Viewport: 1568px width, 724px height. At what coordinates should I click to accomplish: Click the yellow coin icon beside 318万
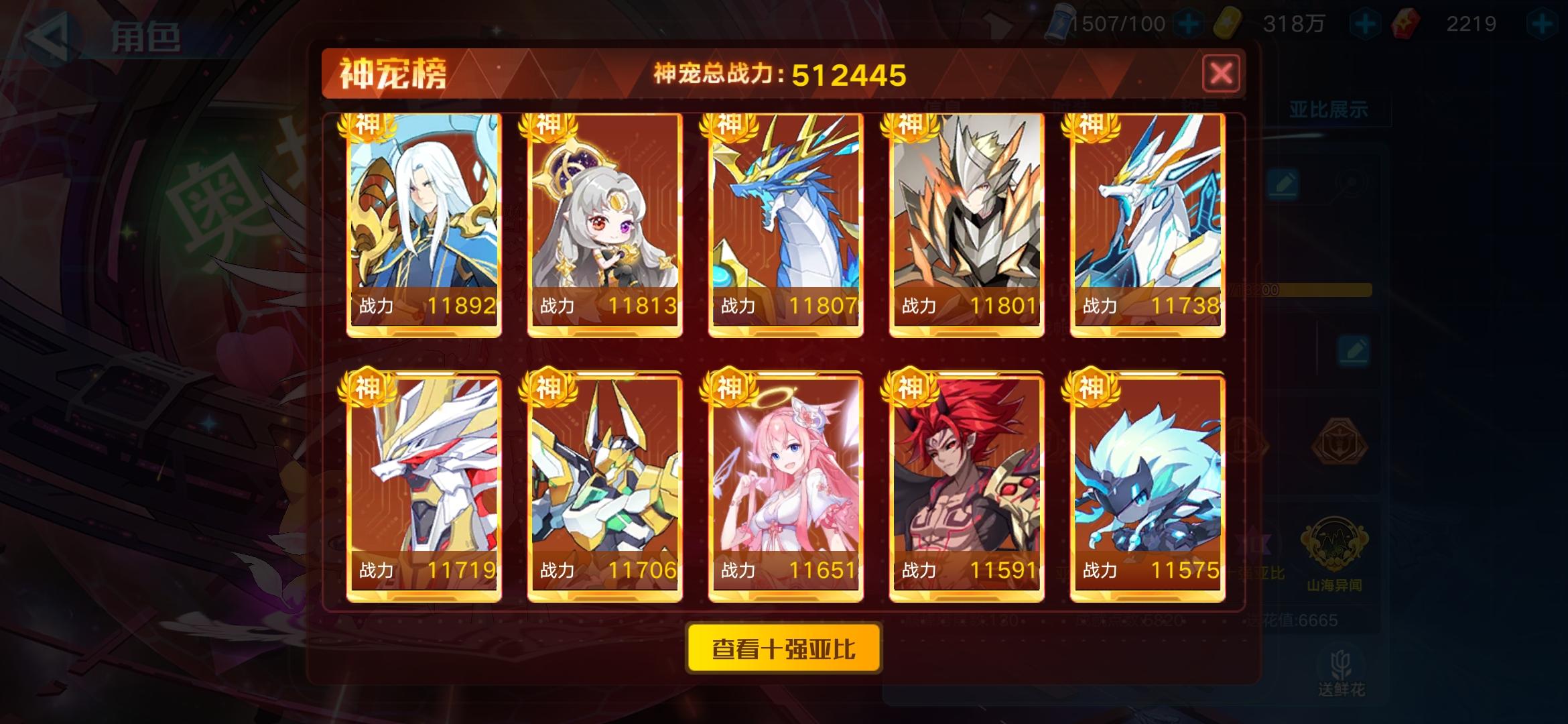click(1226, 22)
